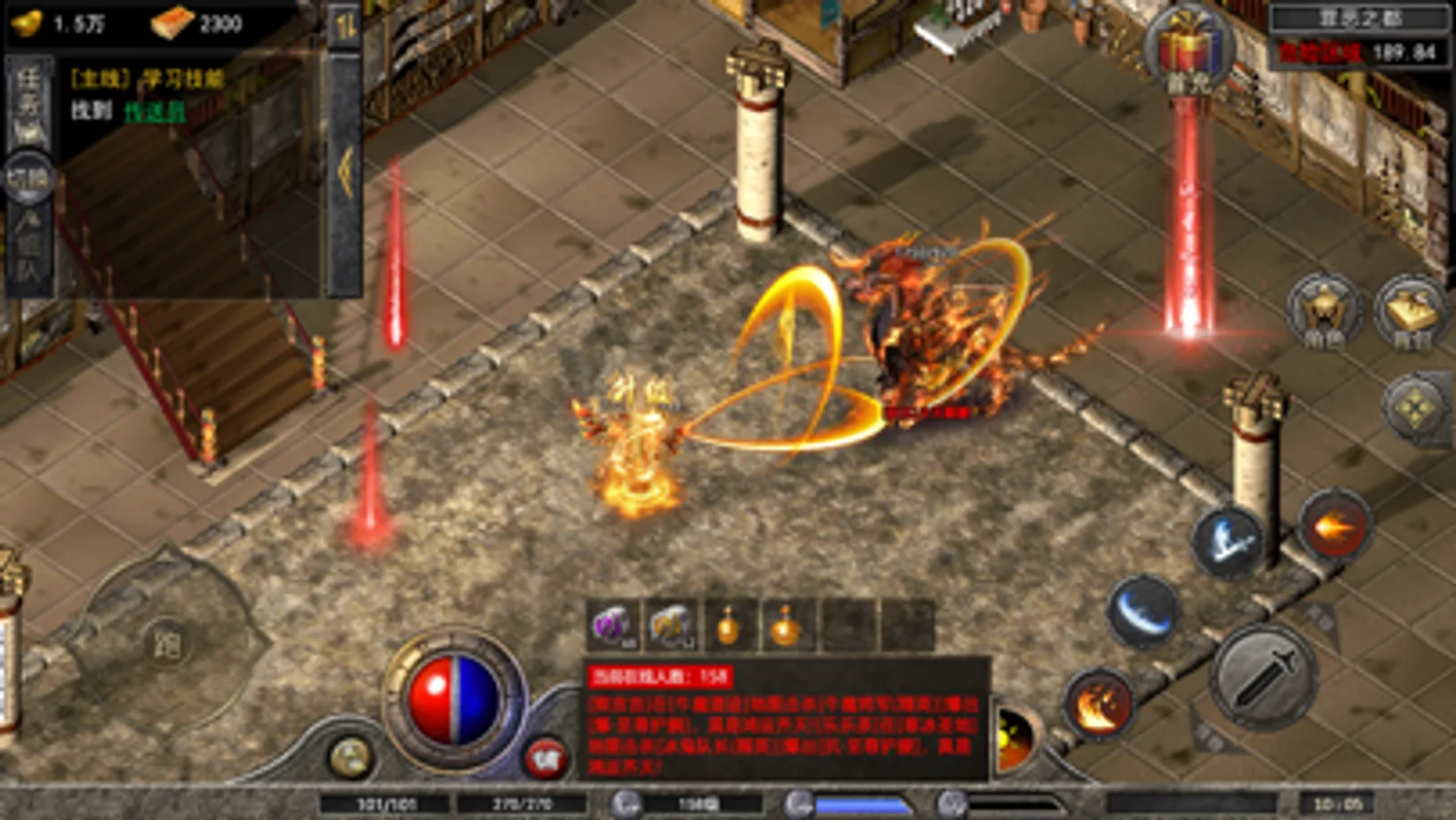Select the first potion quick slot
The width and height of the screenshot is (1456, 820).
coord(728,624)
